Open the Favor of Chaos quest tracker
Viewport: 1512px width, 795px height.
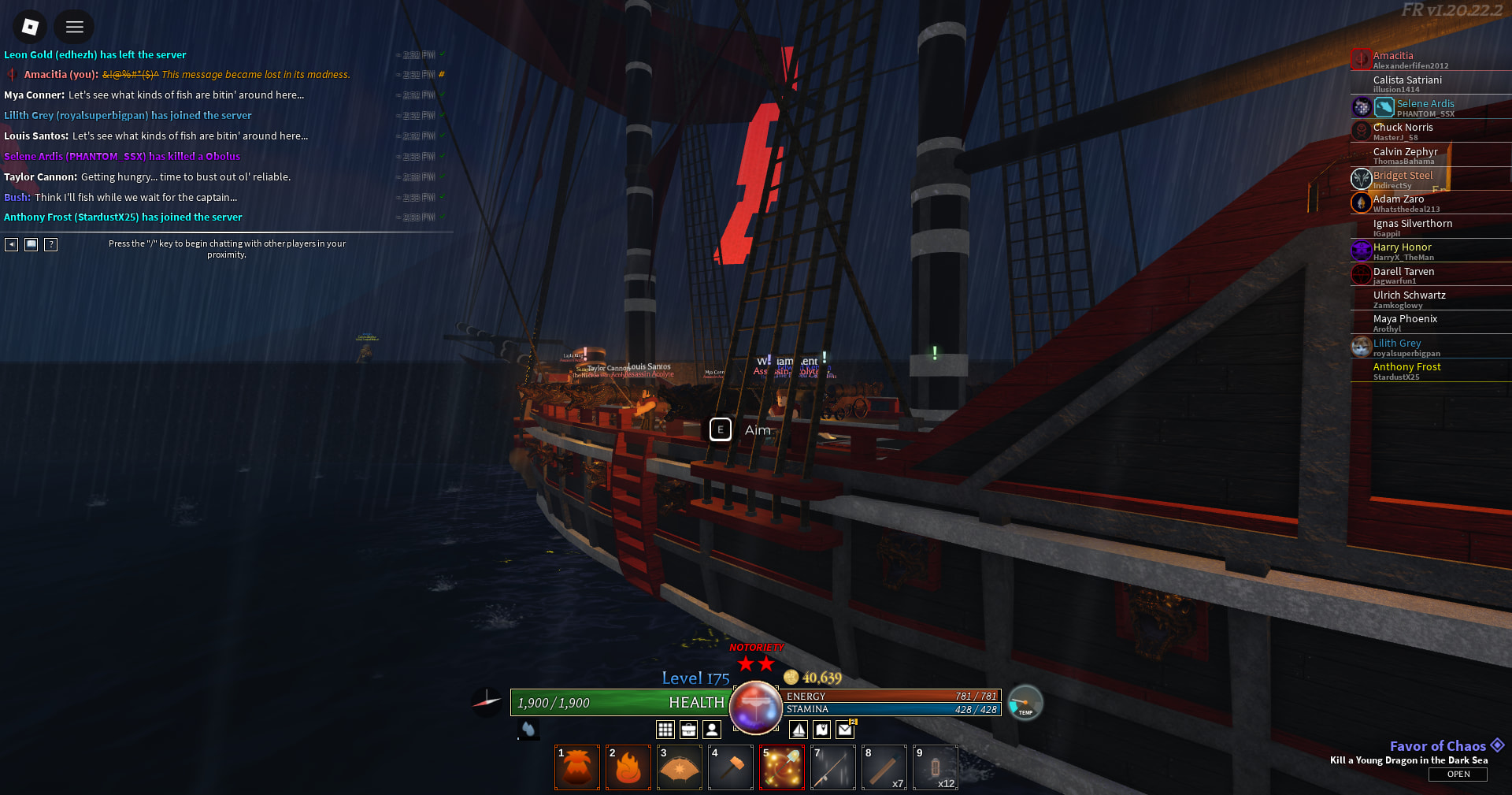point(1458,774)
